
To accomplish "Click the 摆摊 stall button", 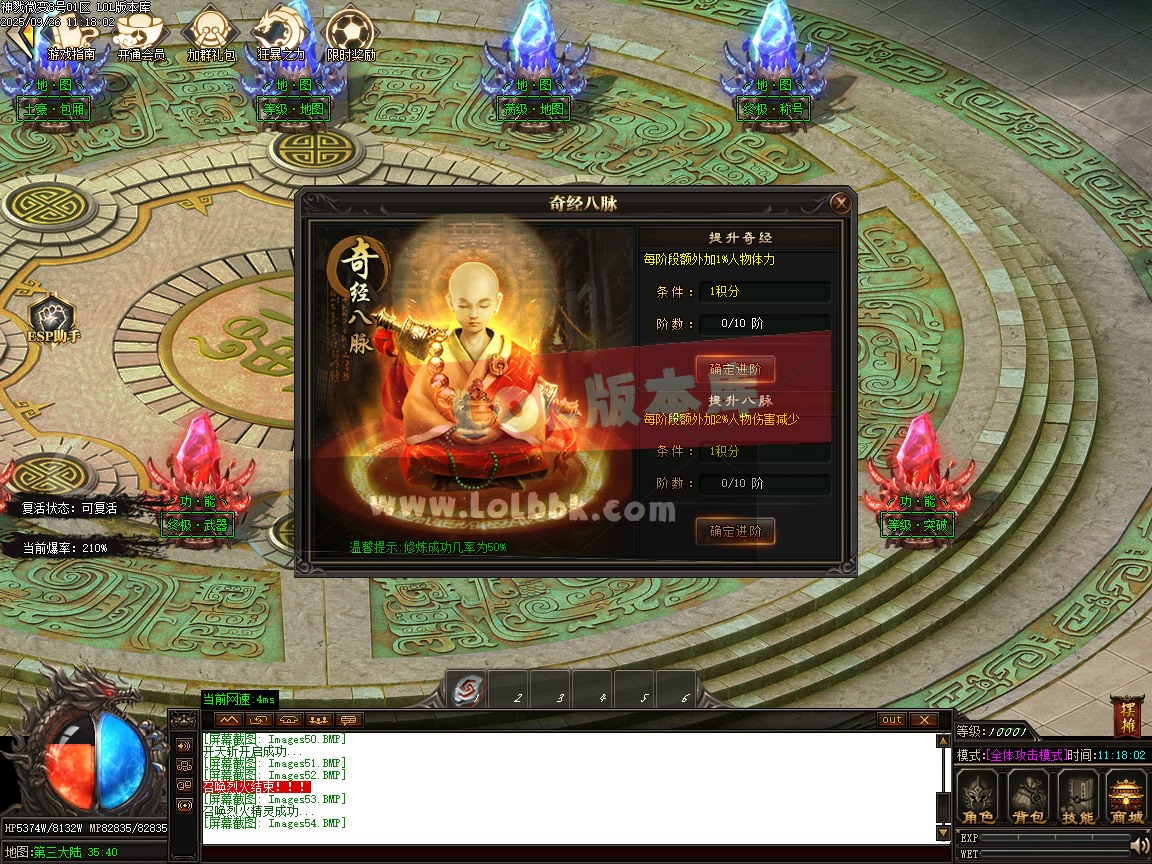I will coord(1125,716).
